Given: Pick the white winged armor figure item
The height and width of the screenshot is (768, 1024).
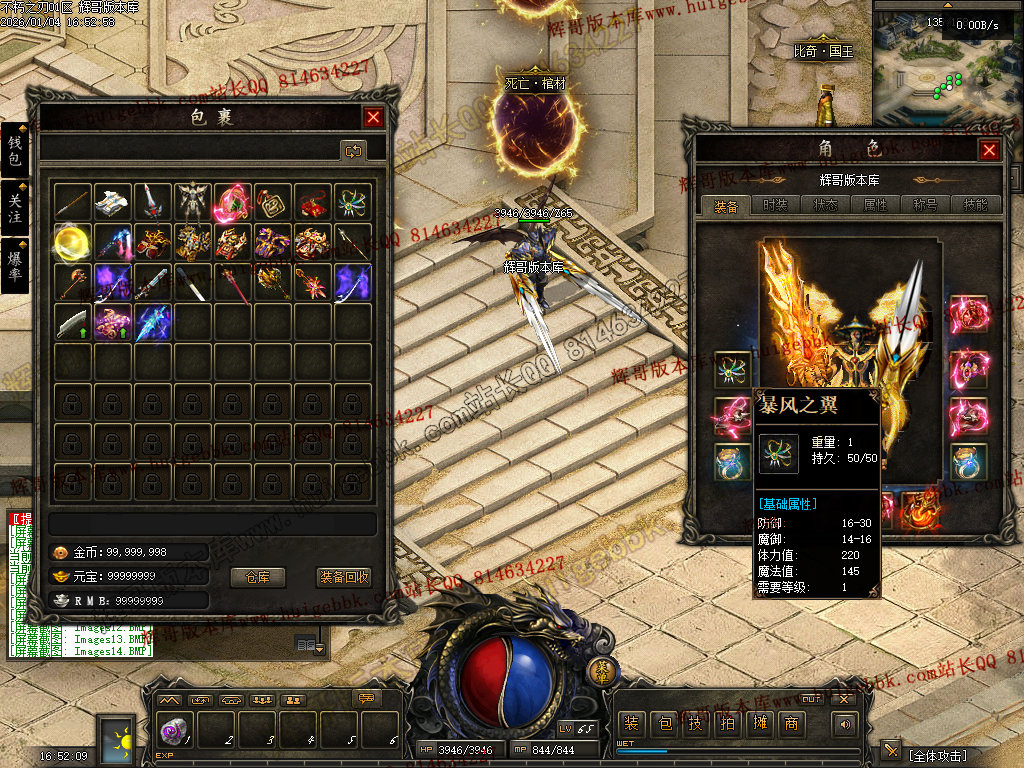Looking at the screenshot, I should coord(192,202).
